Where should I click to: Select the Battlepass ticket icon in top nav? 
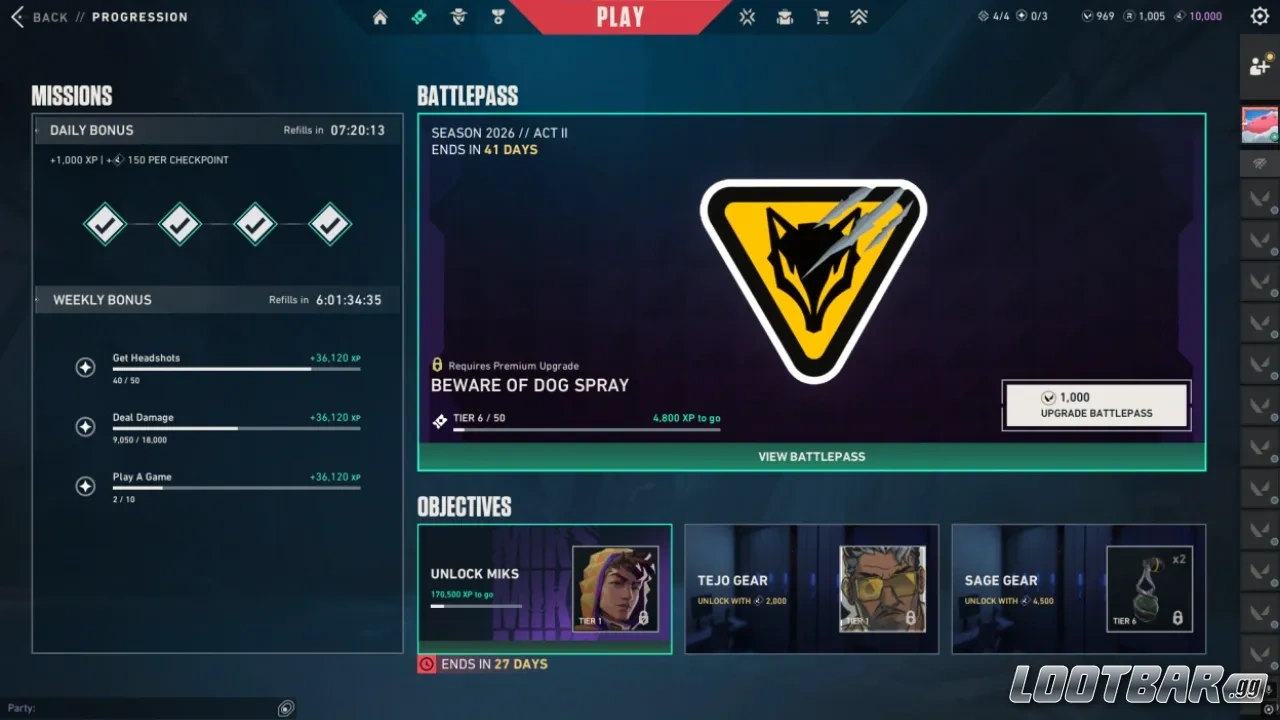(419, 16)
